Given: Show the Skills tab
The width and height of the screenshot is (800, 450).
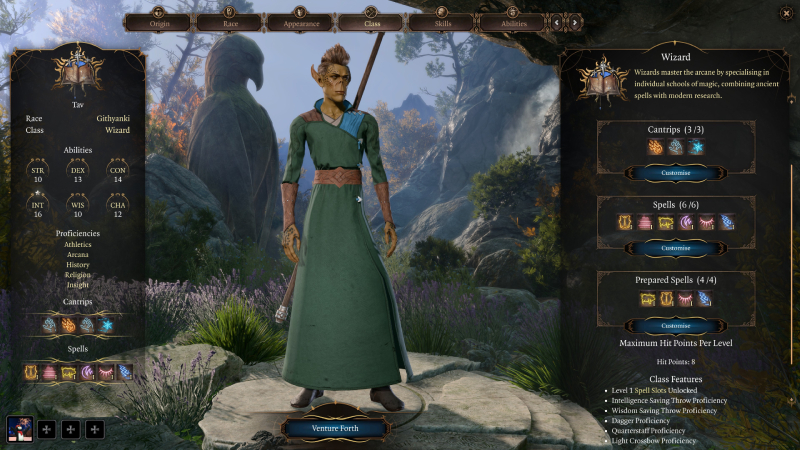Looking at the screenshot, I should (442, 21).
